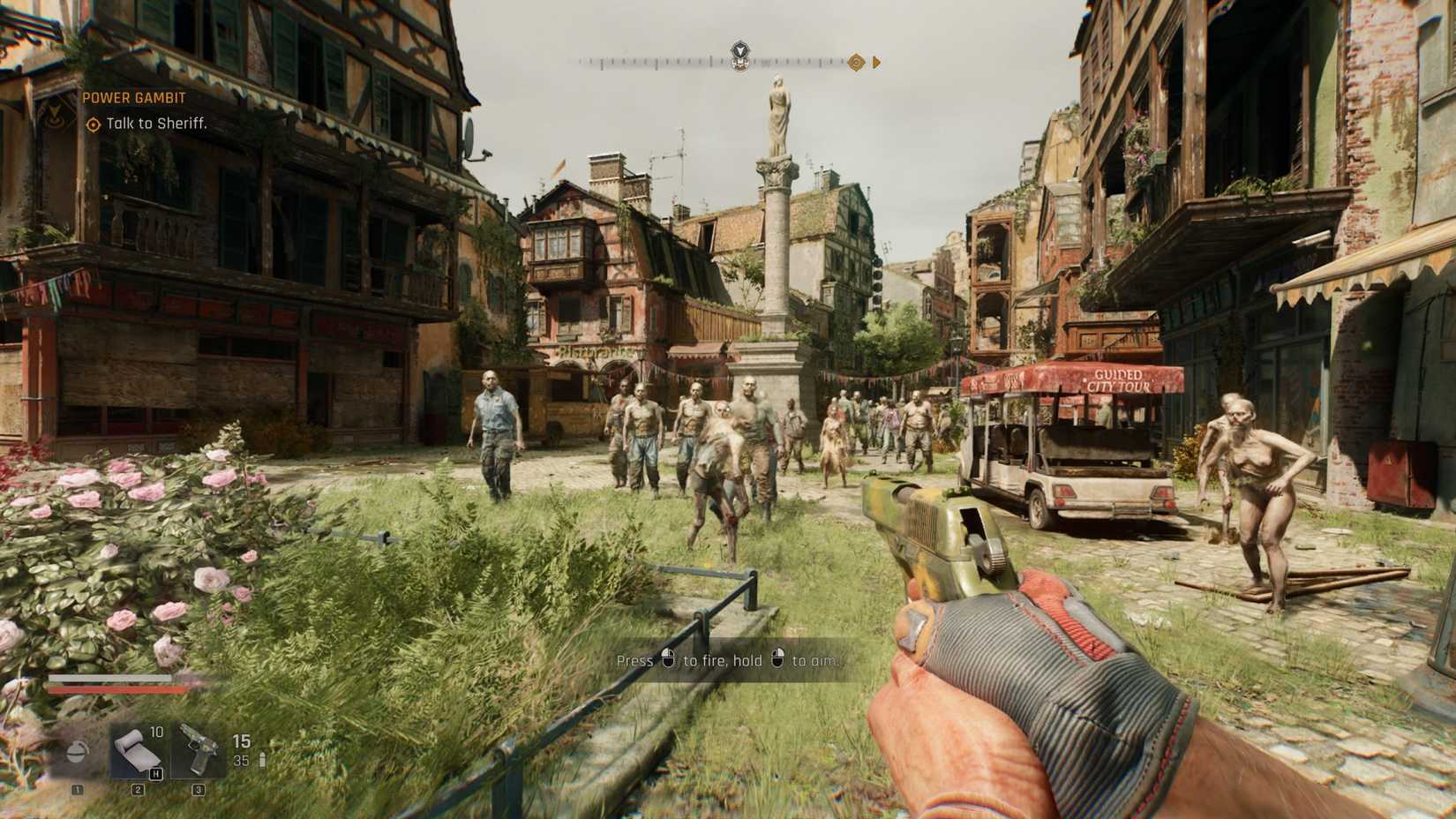The height and width of the screenshot is (819, 1456).
Task: Click the 'Talk to Sheriff' objective text
Action: tap(154, 125)
